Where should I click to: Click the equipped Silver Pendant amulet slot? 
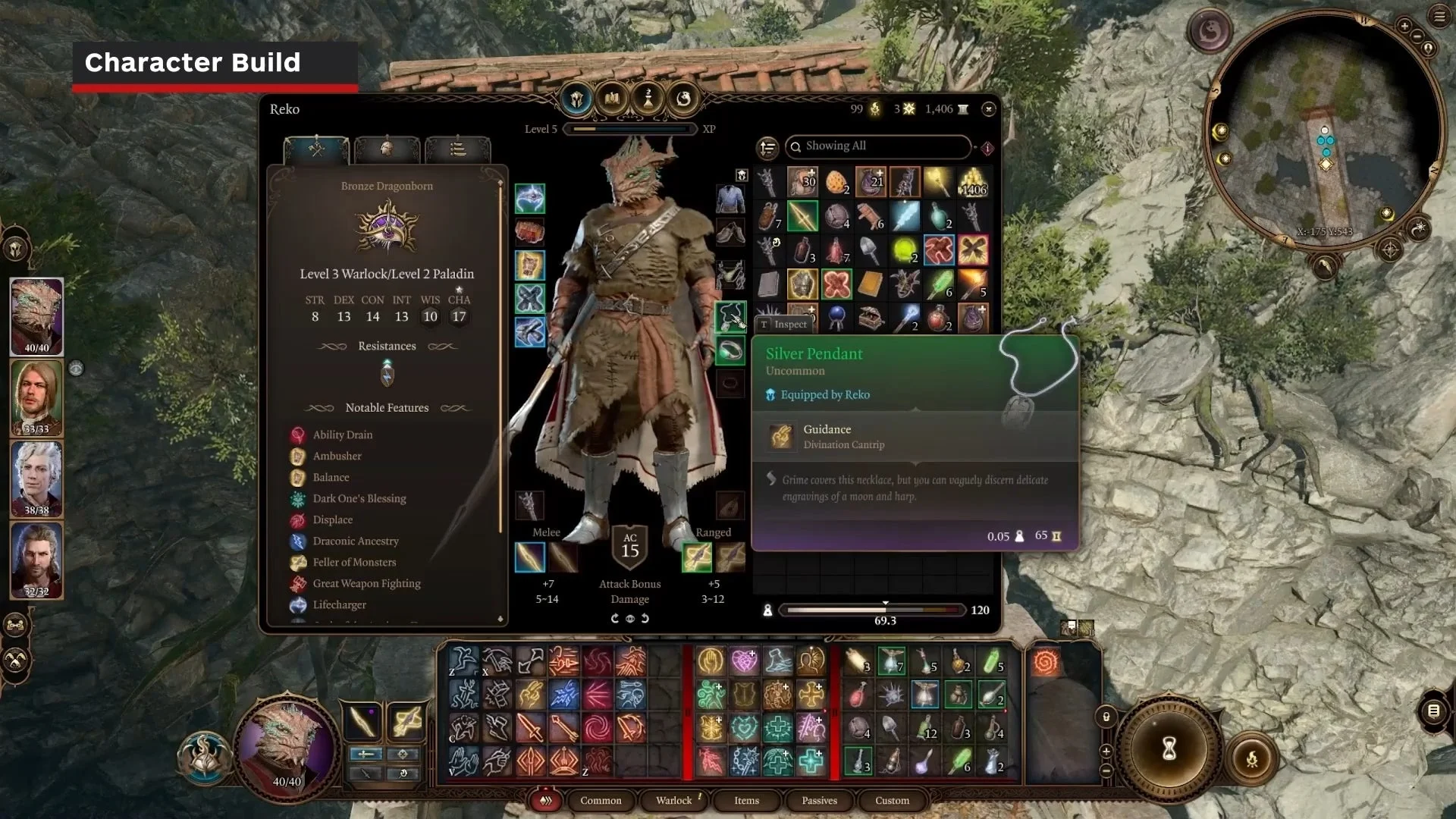pos(730,316)
